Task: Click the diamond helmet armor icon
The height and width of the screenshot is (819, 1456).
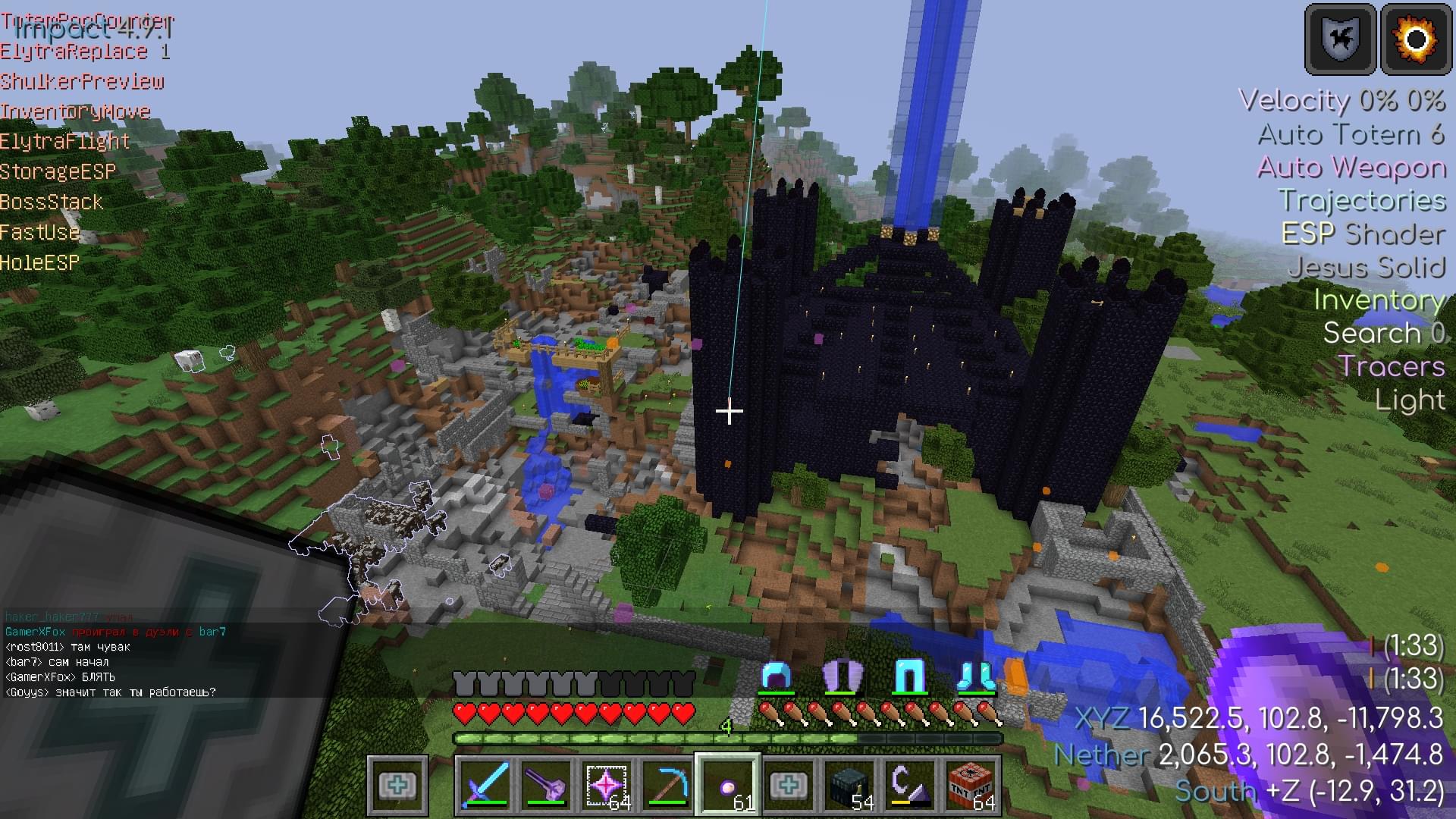Action: [776, 676]
